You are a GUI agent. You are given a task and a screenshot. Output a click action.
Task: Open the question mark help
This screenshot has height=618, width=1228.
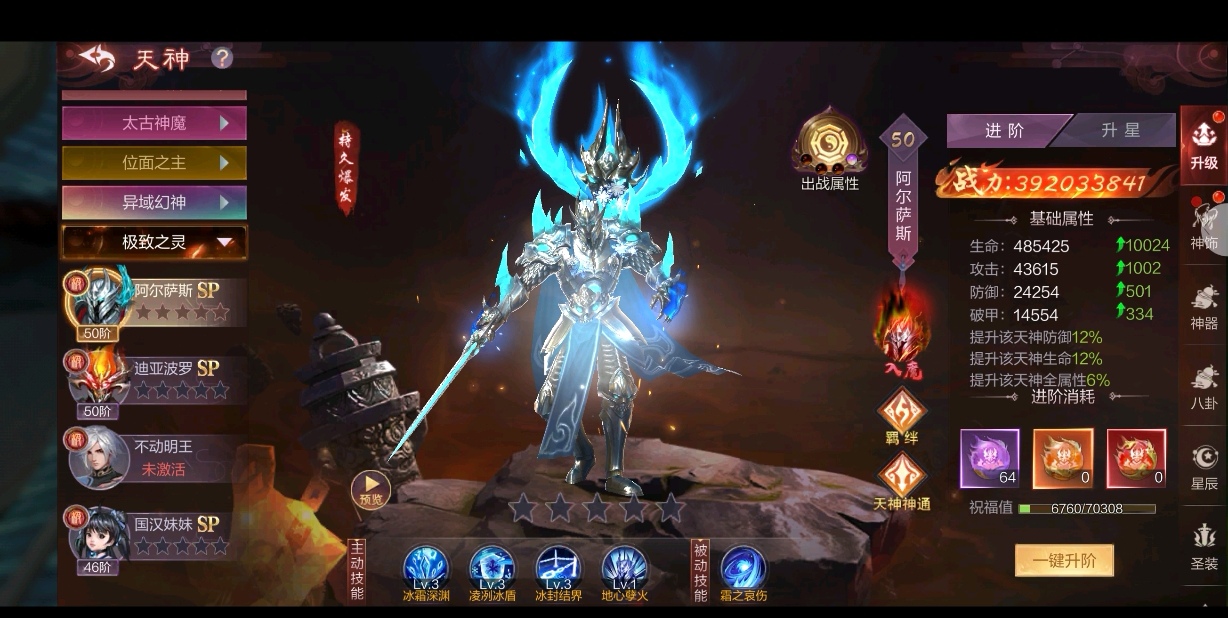(222, 58)
